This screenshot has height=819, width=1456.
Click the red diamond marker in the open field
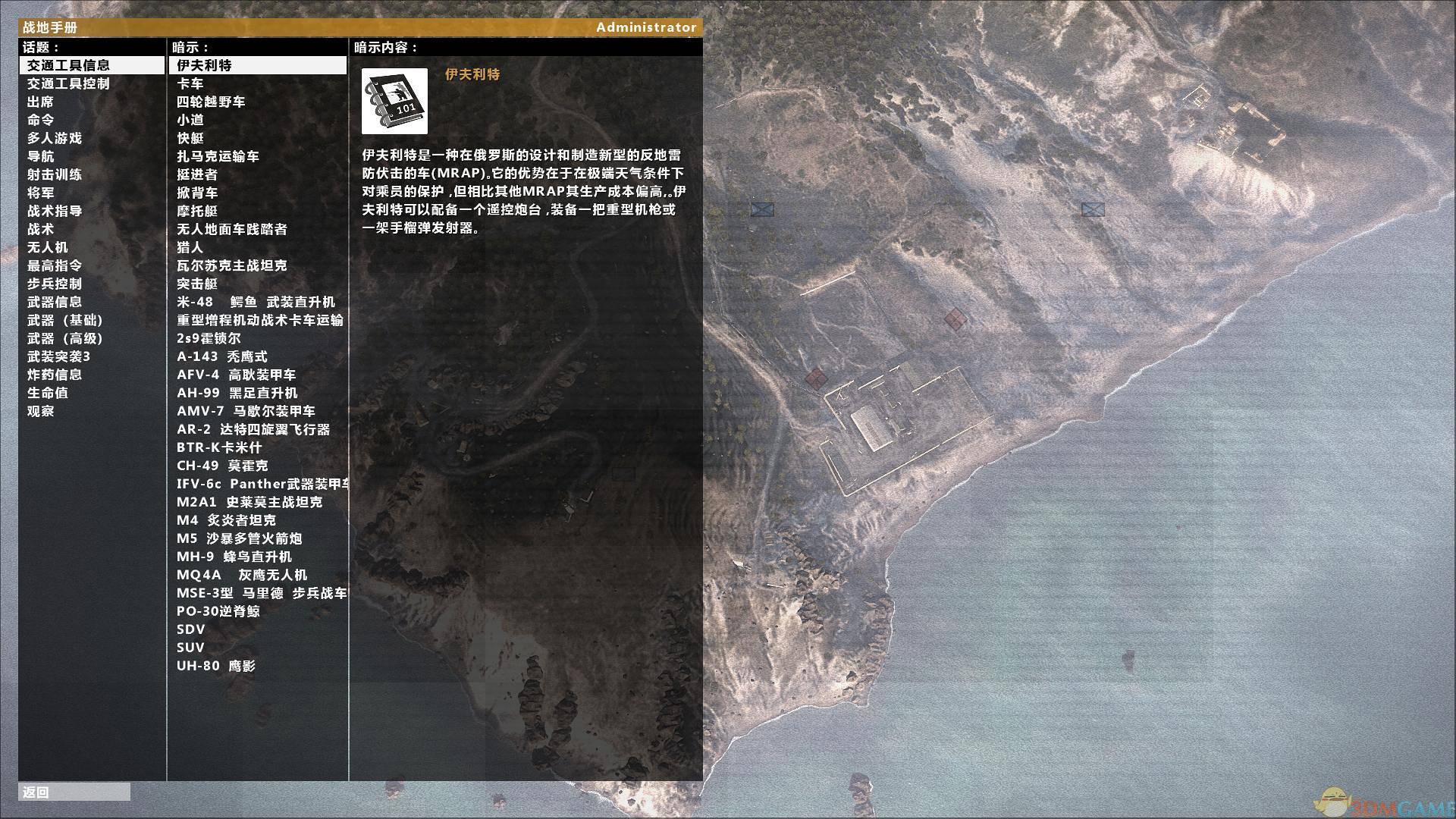click(x=956, y=319)
